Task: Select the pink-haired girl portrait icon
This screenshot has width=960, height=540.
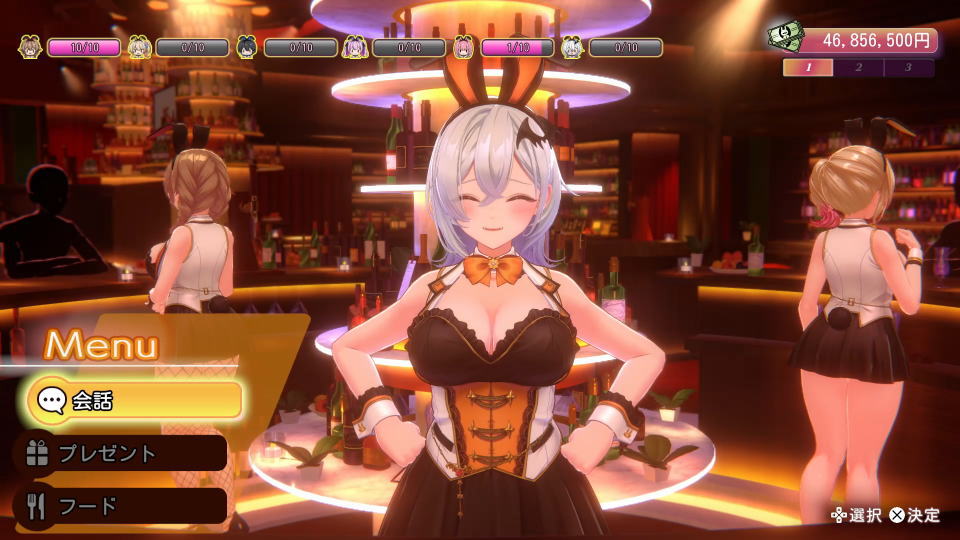Action: pyautogui.click(x=463, y=46)
